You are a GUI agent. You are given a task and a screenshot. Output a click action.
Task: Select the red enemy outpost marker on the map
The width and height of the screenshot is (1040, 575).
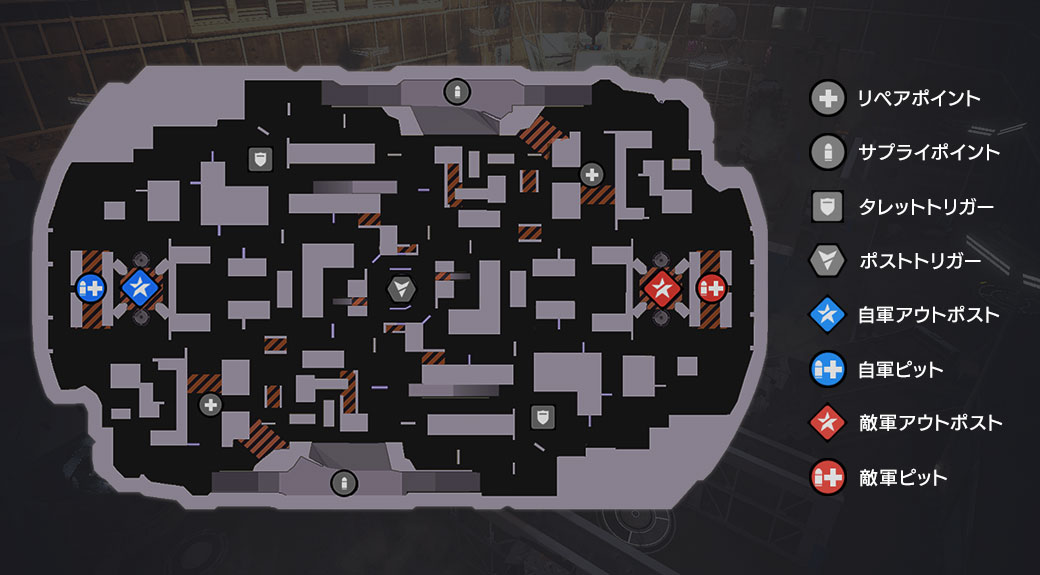[x=660, y=289]
